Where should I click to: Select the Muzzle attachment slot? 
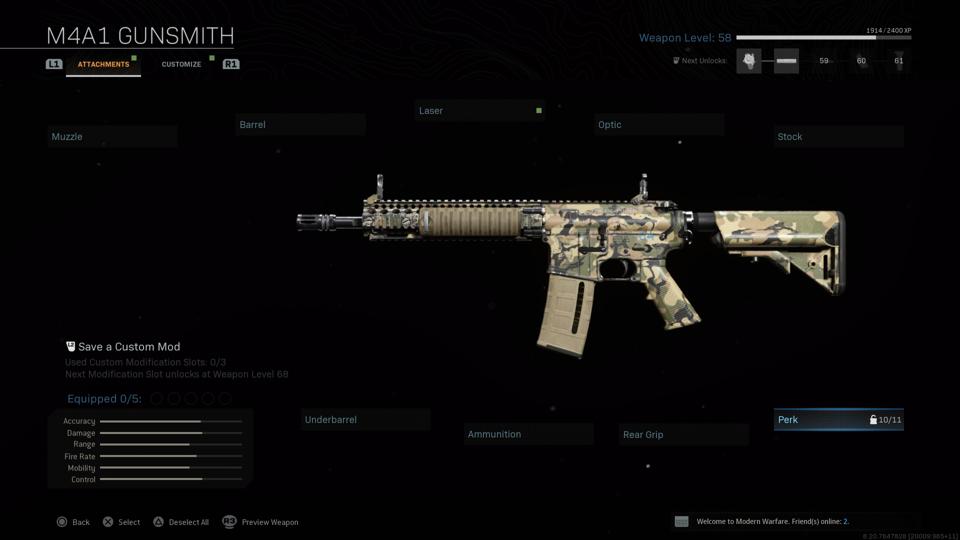[112, 137]
